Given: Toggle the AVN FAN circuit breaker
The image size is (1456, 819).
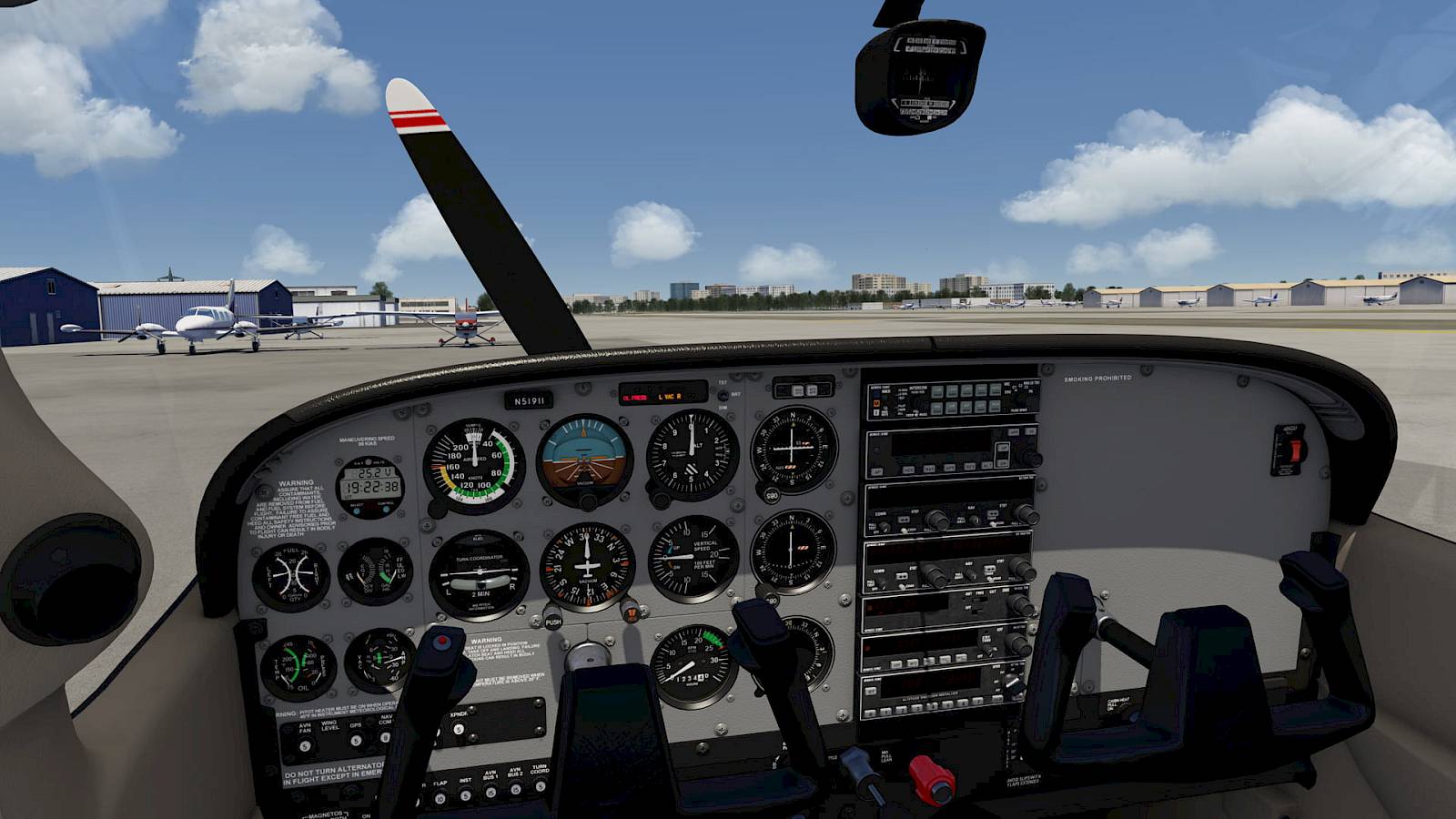Looking at the screenshot, I should 305,746.
